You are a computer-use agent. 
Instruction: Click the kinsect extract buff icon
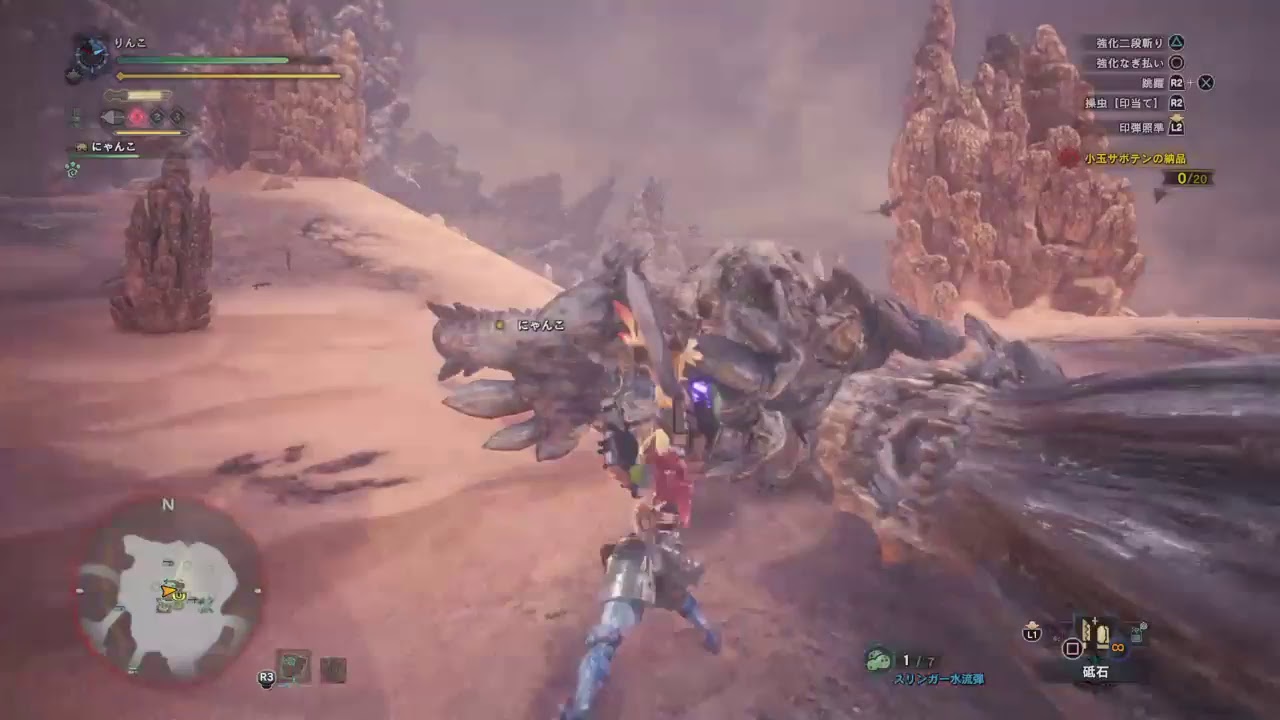point(137,117)
